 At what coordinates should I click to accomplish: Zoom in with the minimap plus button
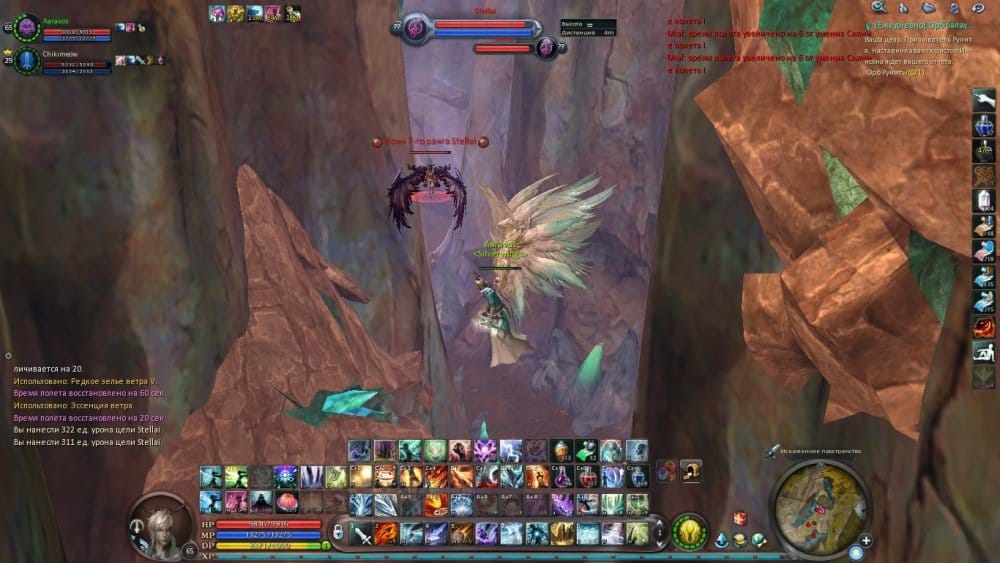pos(866,541)
